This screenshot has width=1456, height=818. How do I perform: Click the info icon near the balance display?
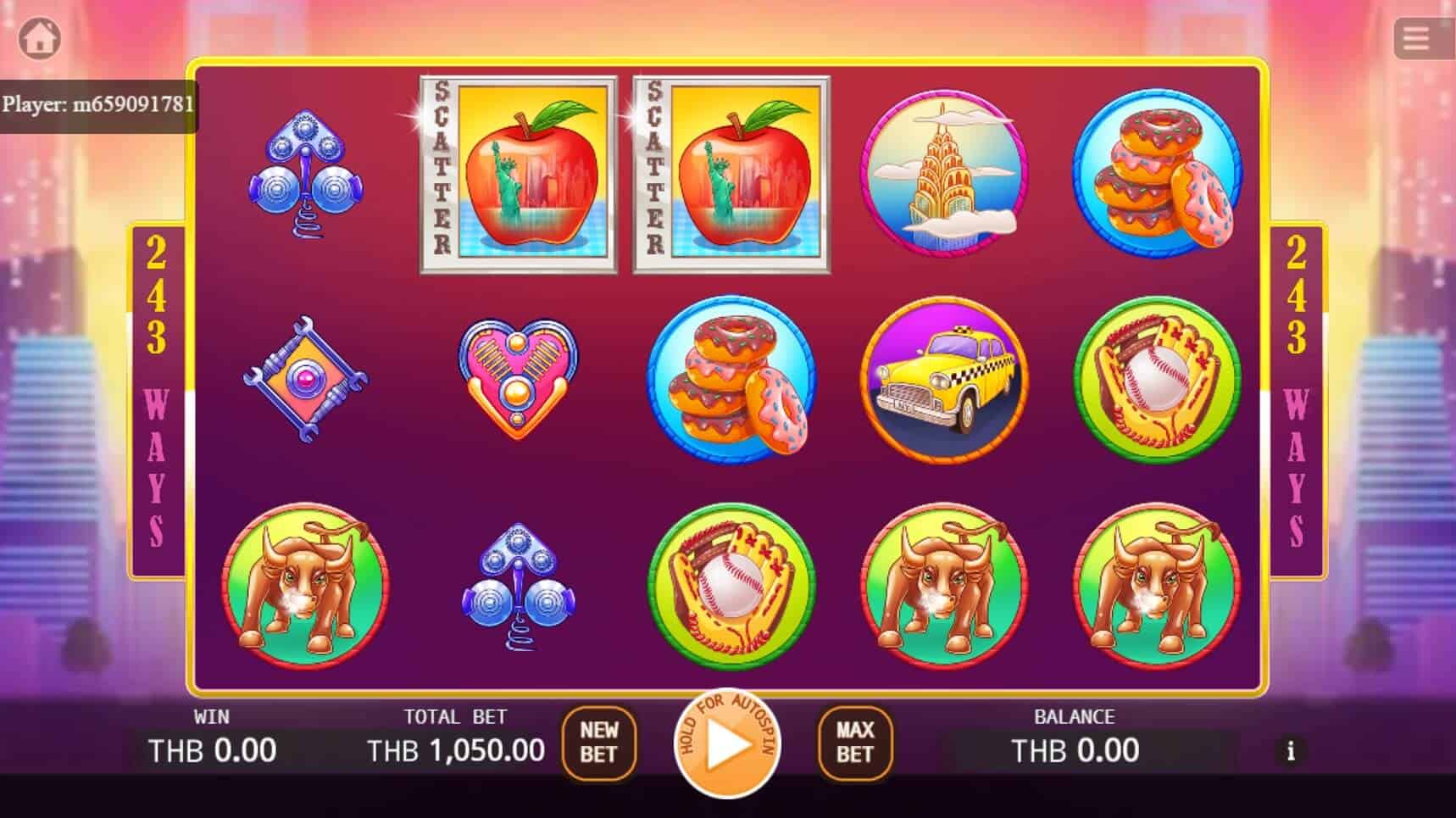pos(1292,751)
